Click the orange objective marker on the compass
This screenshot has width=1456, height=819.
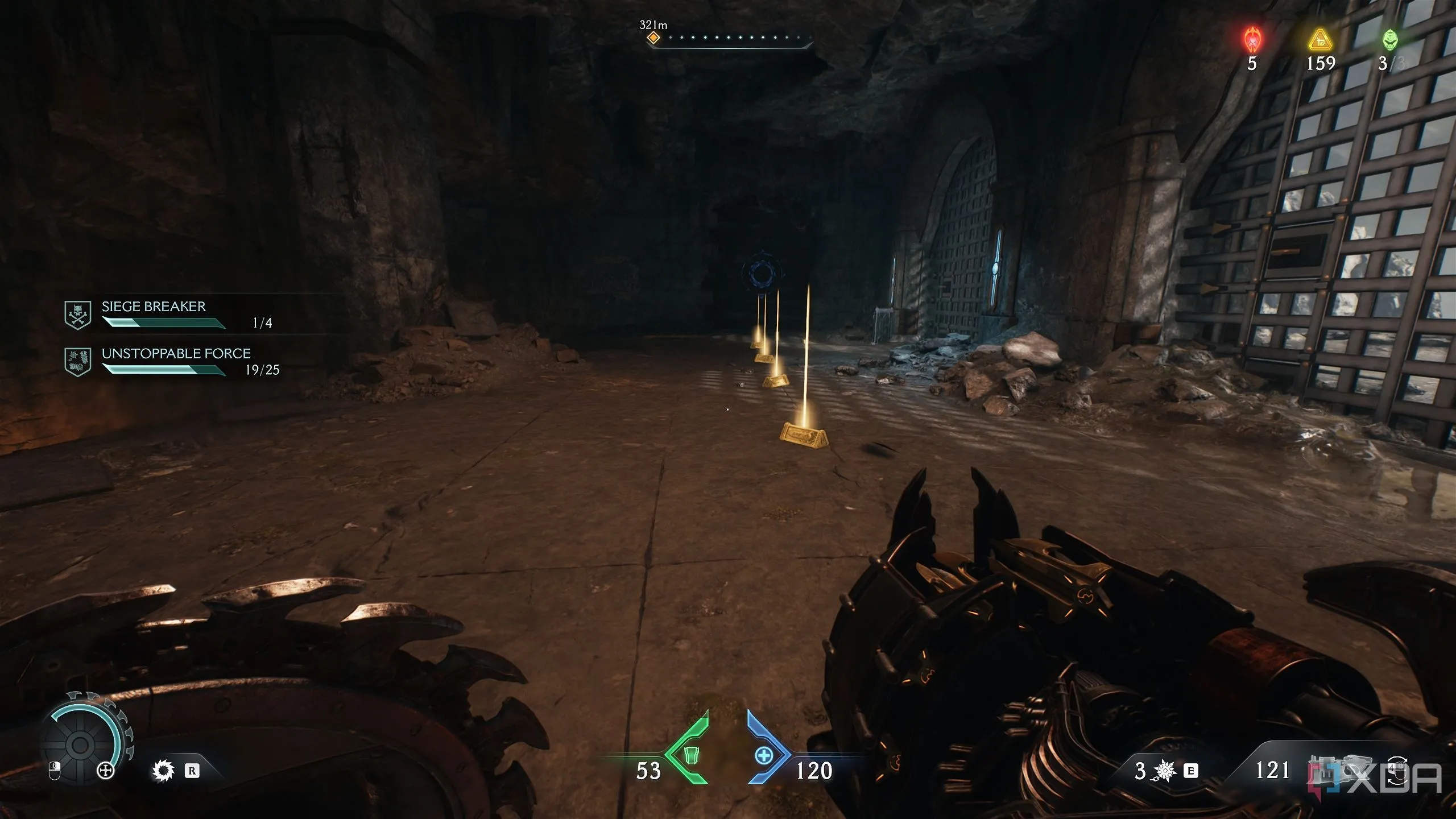653,38
